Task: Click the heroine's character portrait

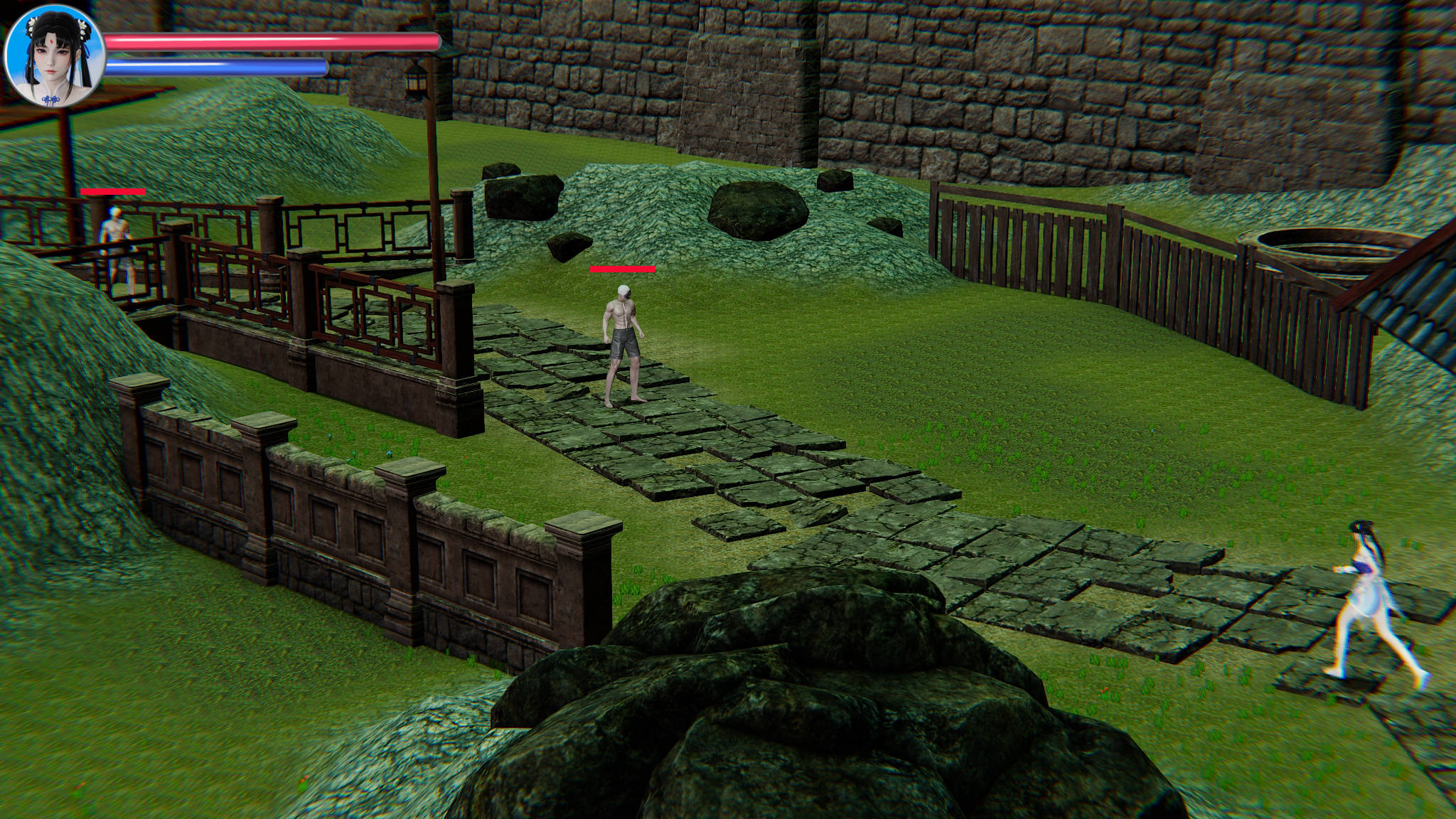Action: tap(55, 56)
